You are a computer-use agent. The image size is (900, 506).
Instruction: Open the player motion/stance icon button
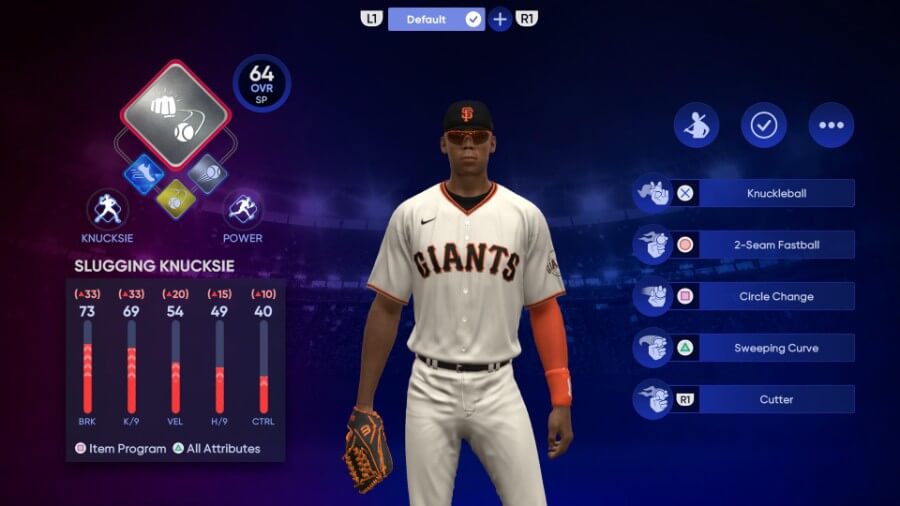point(696,125)
